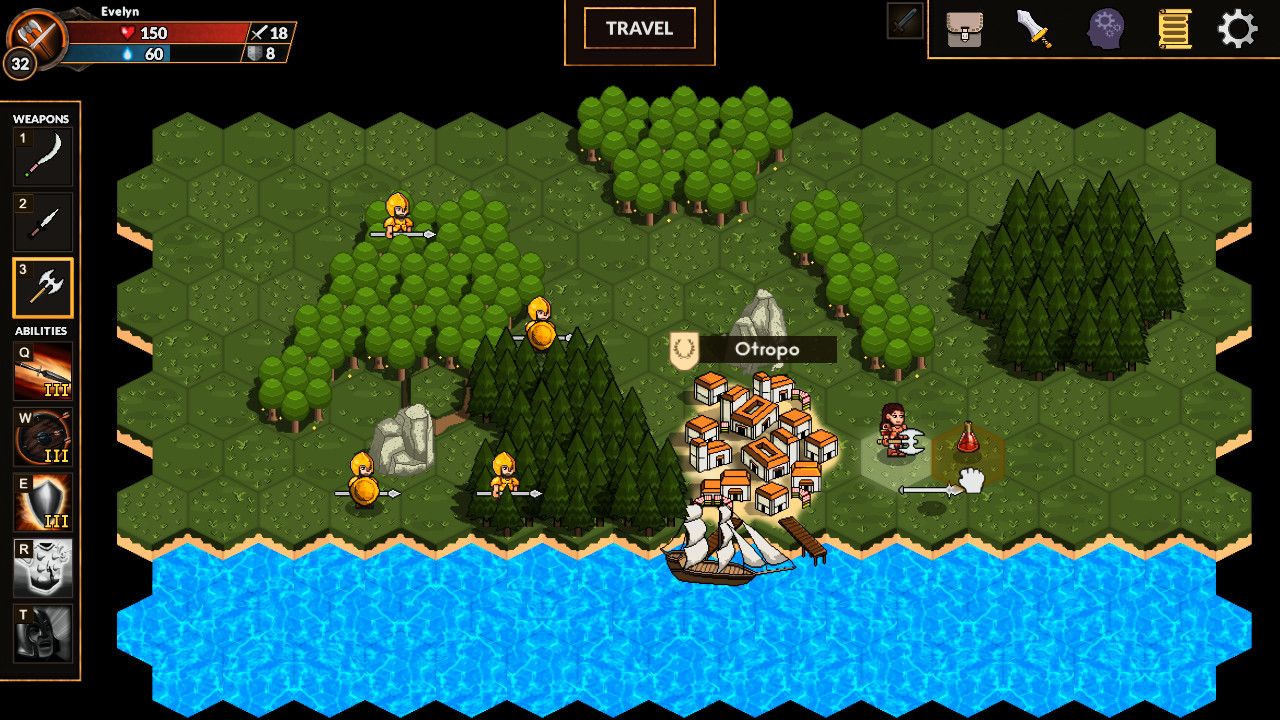Screen dimensions: 1280x720
Task: Open the backpack inventory
Action: tap(964, 29)
